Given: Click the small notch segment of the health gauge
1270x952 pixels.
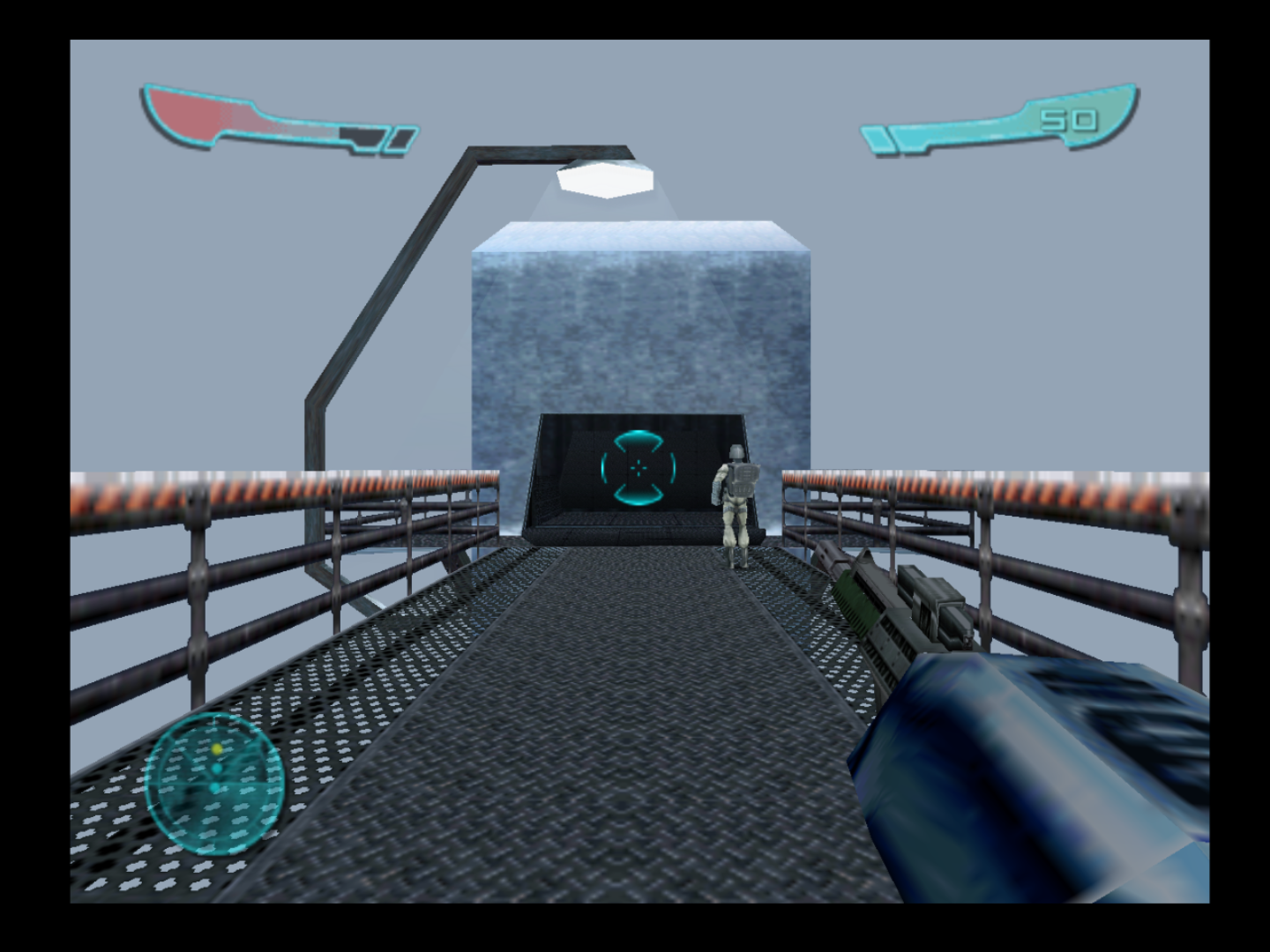Looking at the screenshot, I should pyautogui.click(x=366, y=138).
